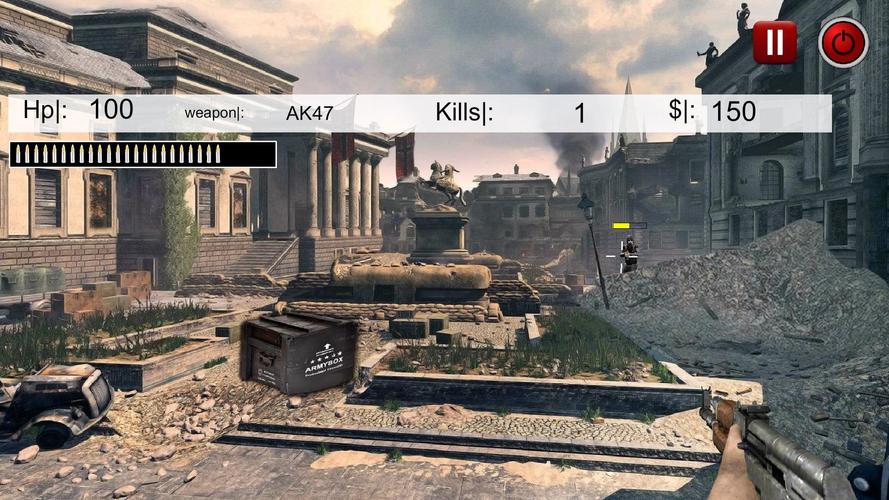
Task: Click the red power quit button
Action: [843, 43]
